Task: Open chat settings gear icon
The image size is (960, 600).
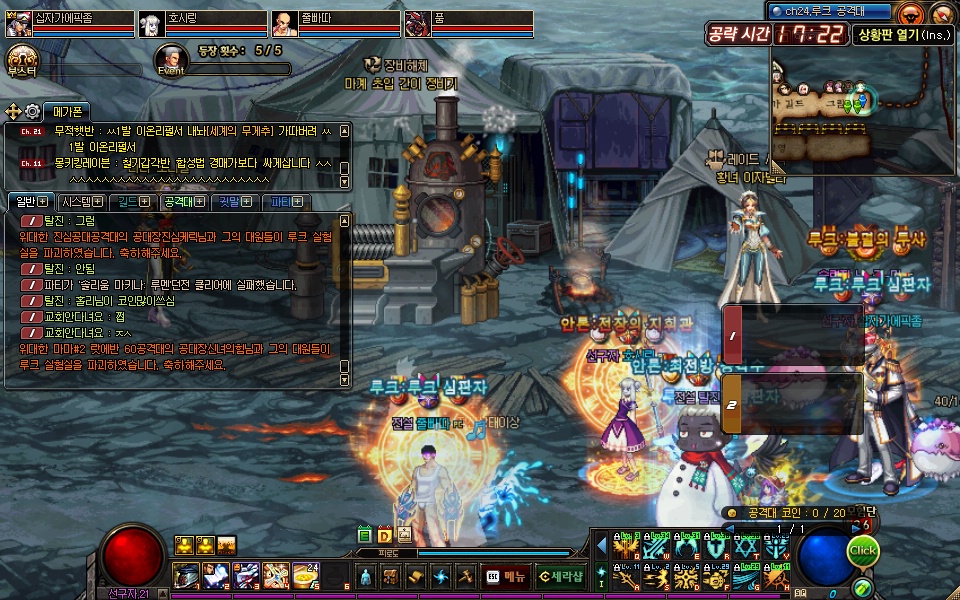Action: pos(33,111)
